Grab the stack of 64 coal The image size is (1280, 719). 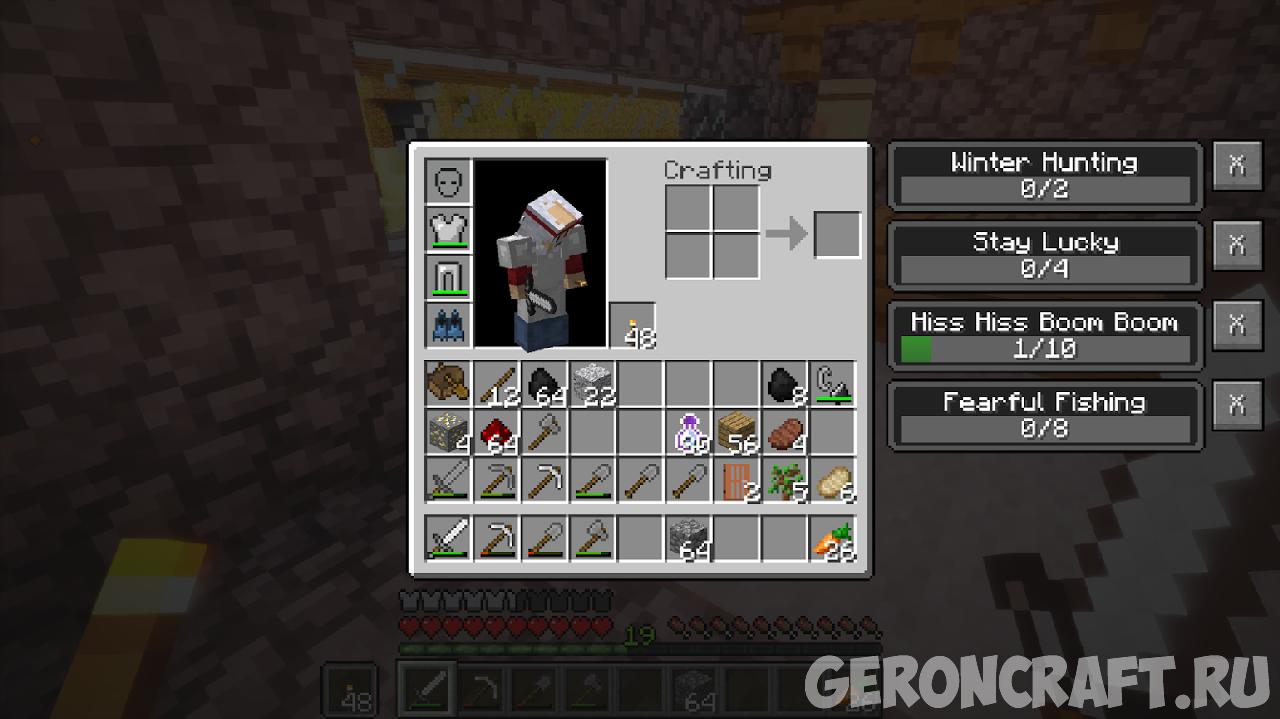[x=544, y=385]
